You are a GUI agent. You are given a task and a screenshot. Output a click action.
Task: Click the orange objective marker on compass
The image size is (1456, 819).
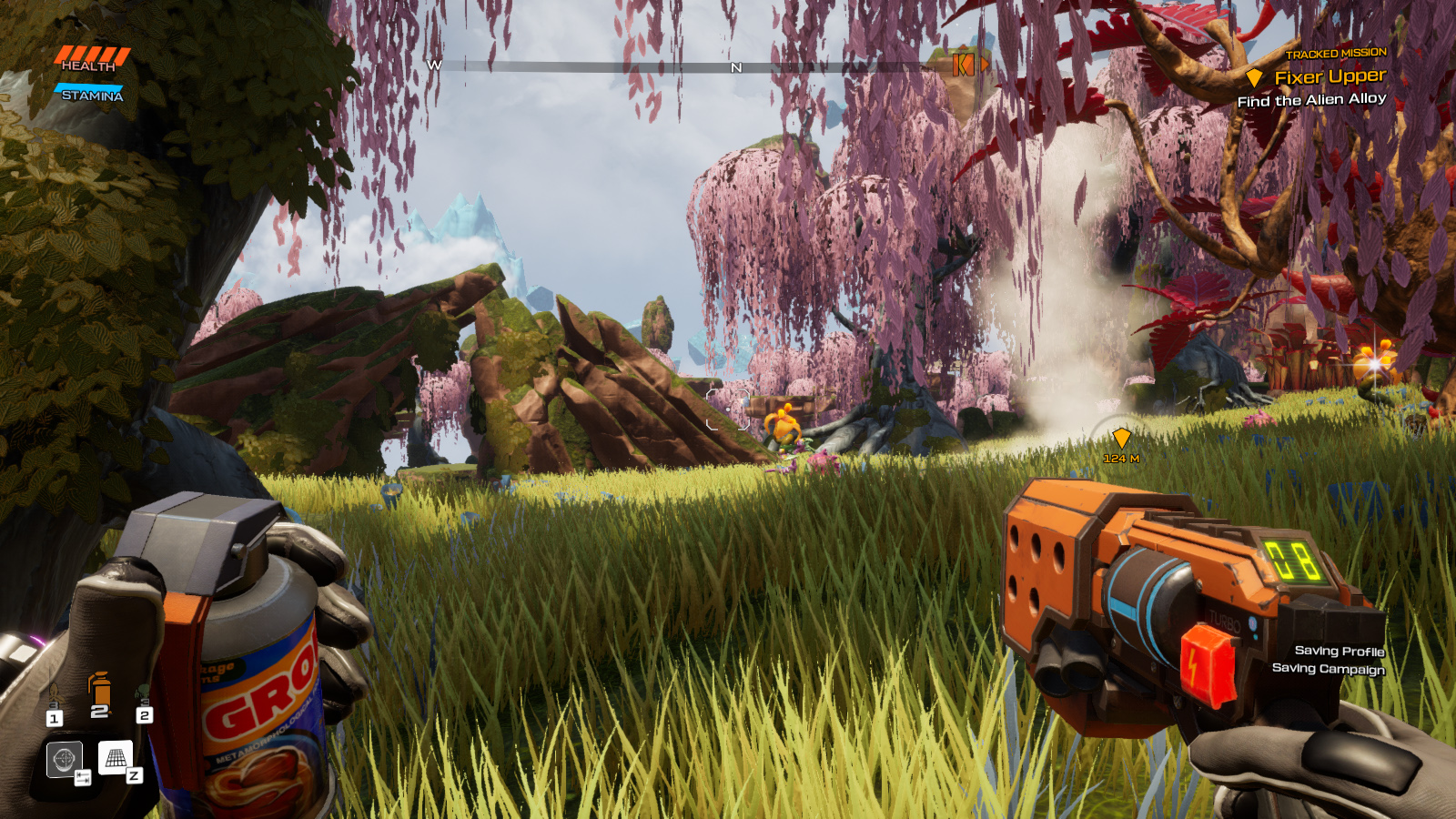(963, 65)
